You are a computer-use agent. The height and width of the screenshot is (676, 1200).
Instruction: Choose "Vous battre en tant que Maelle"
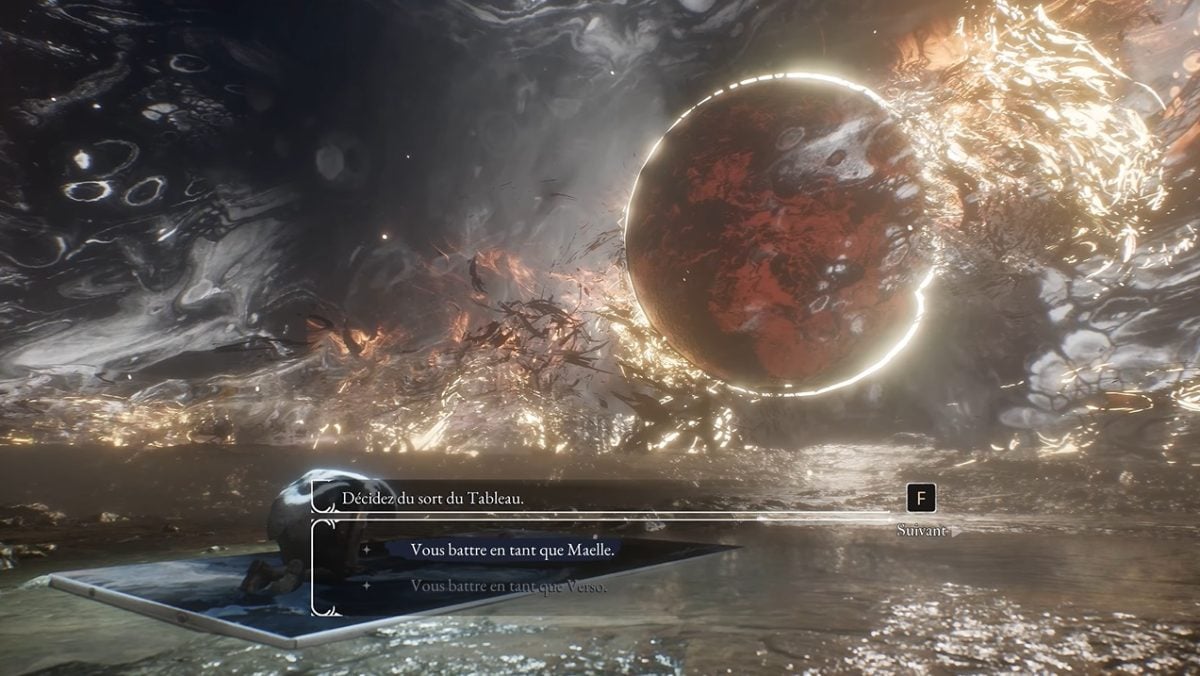(x=513, y=550)
